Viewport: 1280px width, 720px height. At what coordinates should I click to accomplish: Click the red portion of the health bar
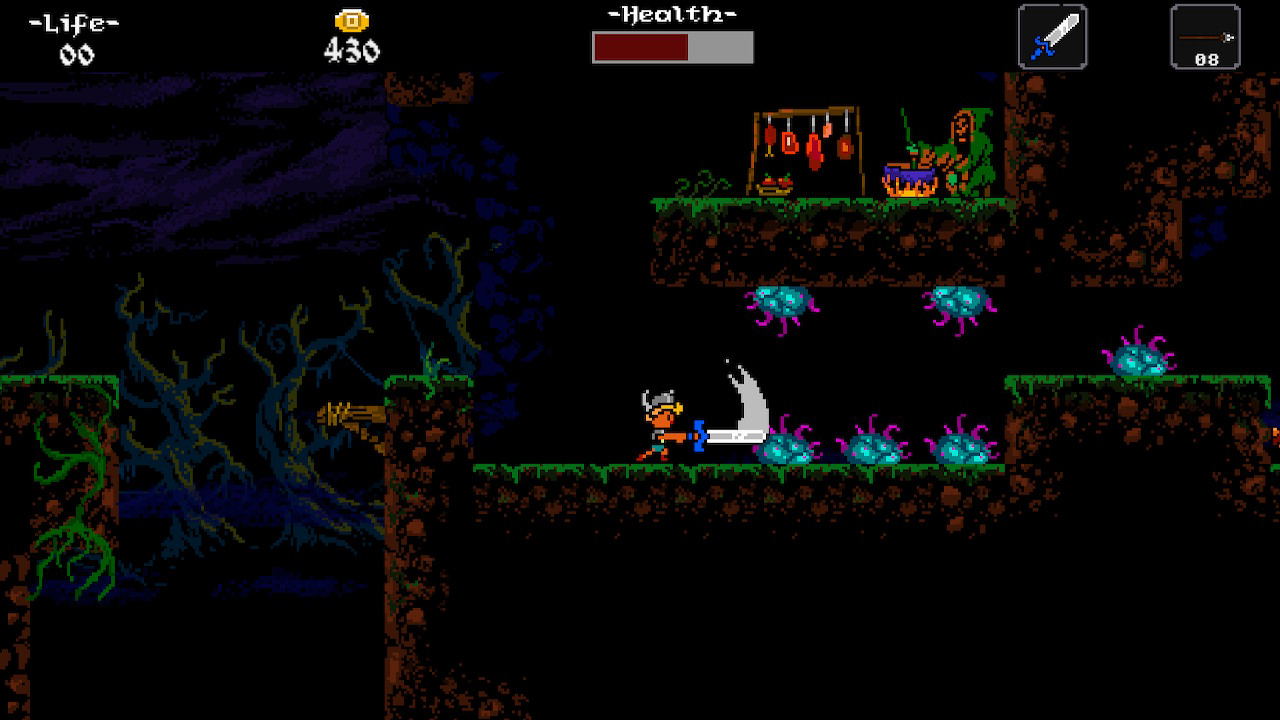coord(640,44)
